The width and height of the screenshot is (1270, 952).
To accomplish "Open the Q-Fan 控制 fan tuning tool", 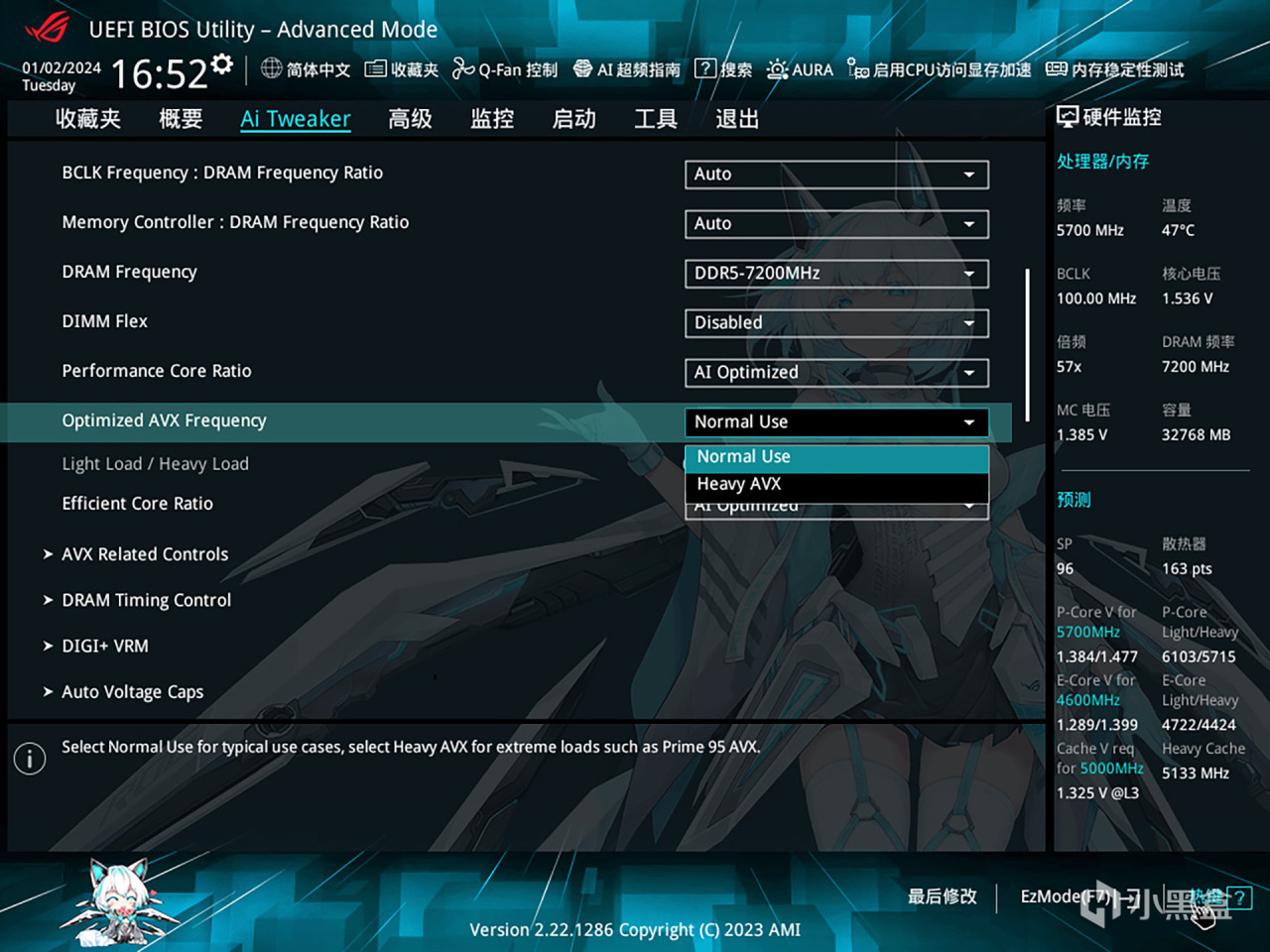I will (x=505, y=69).
